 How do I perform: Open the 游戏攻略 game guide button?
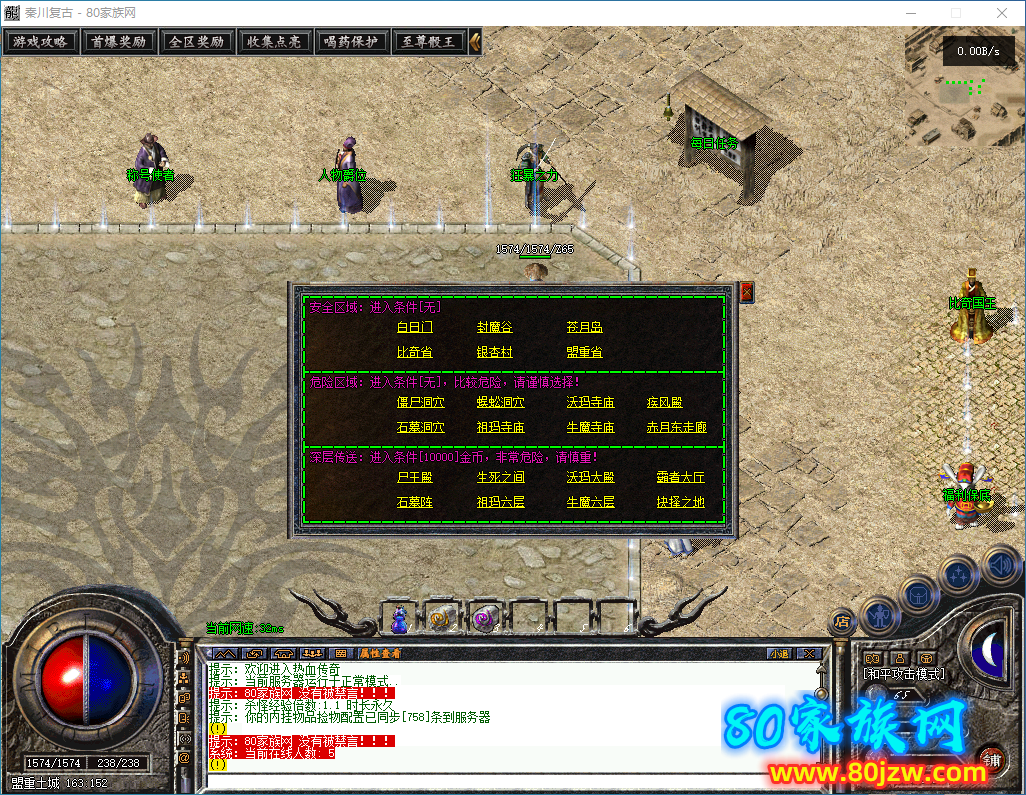[x=41, y=42]
